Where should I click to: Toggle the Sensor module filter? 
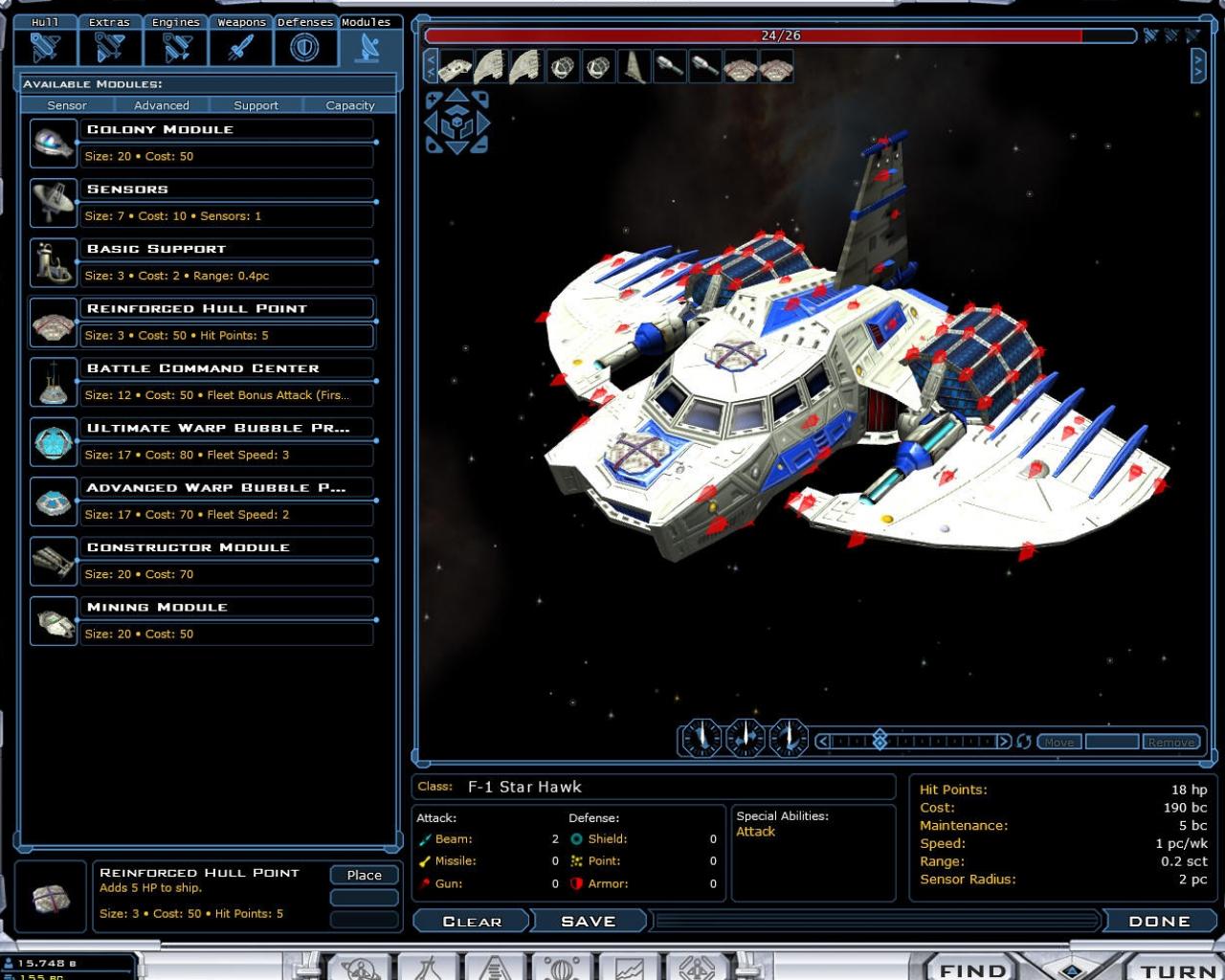click(x=67, y=105)
